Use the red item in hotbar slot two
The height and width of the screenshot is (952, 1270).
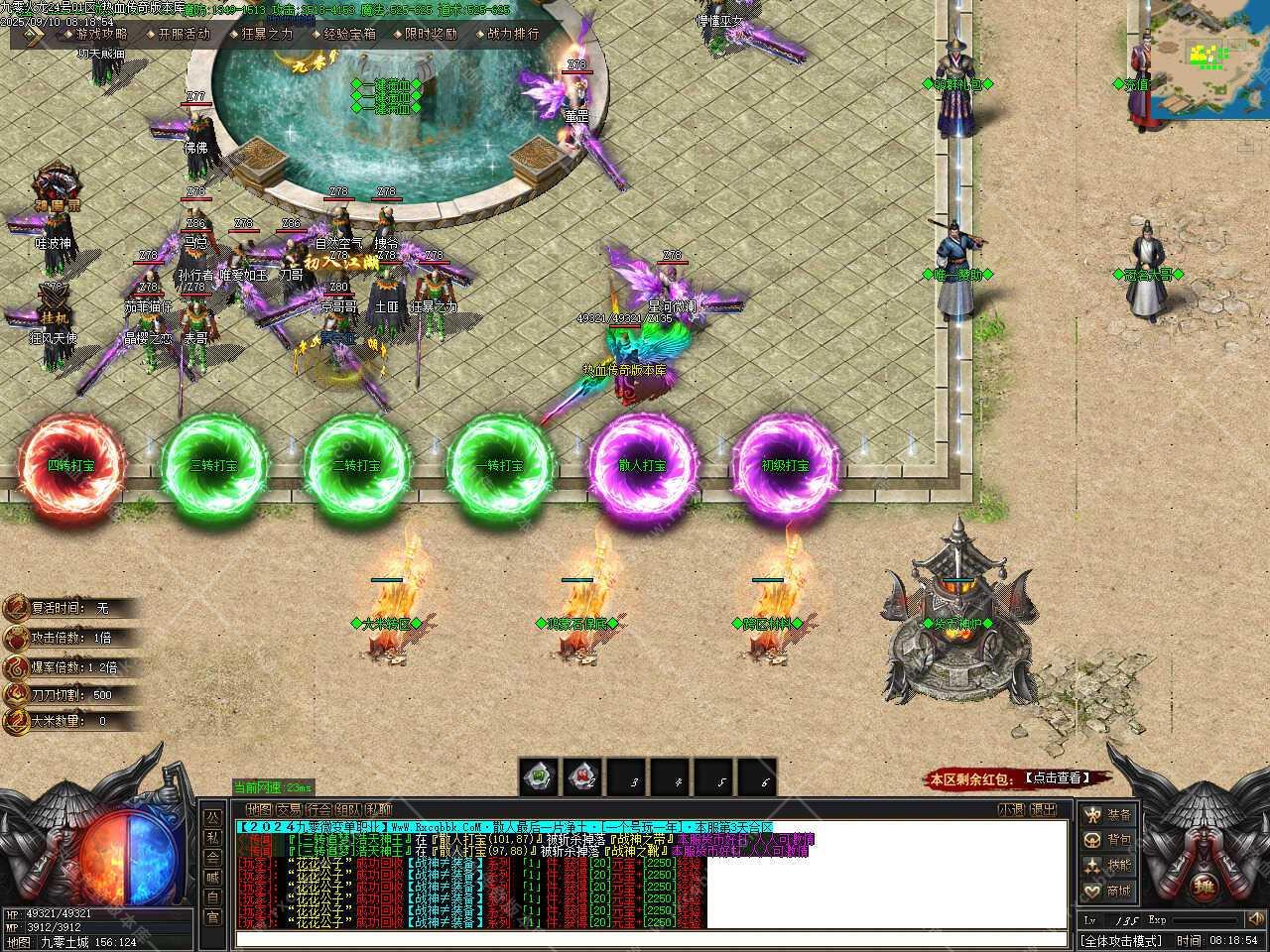point(582,777)
